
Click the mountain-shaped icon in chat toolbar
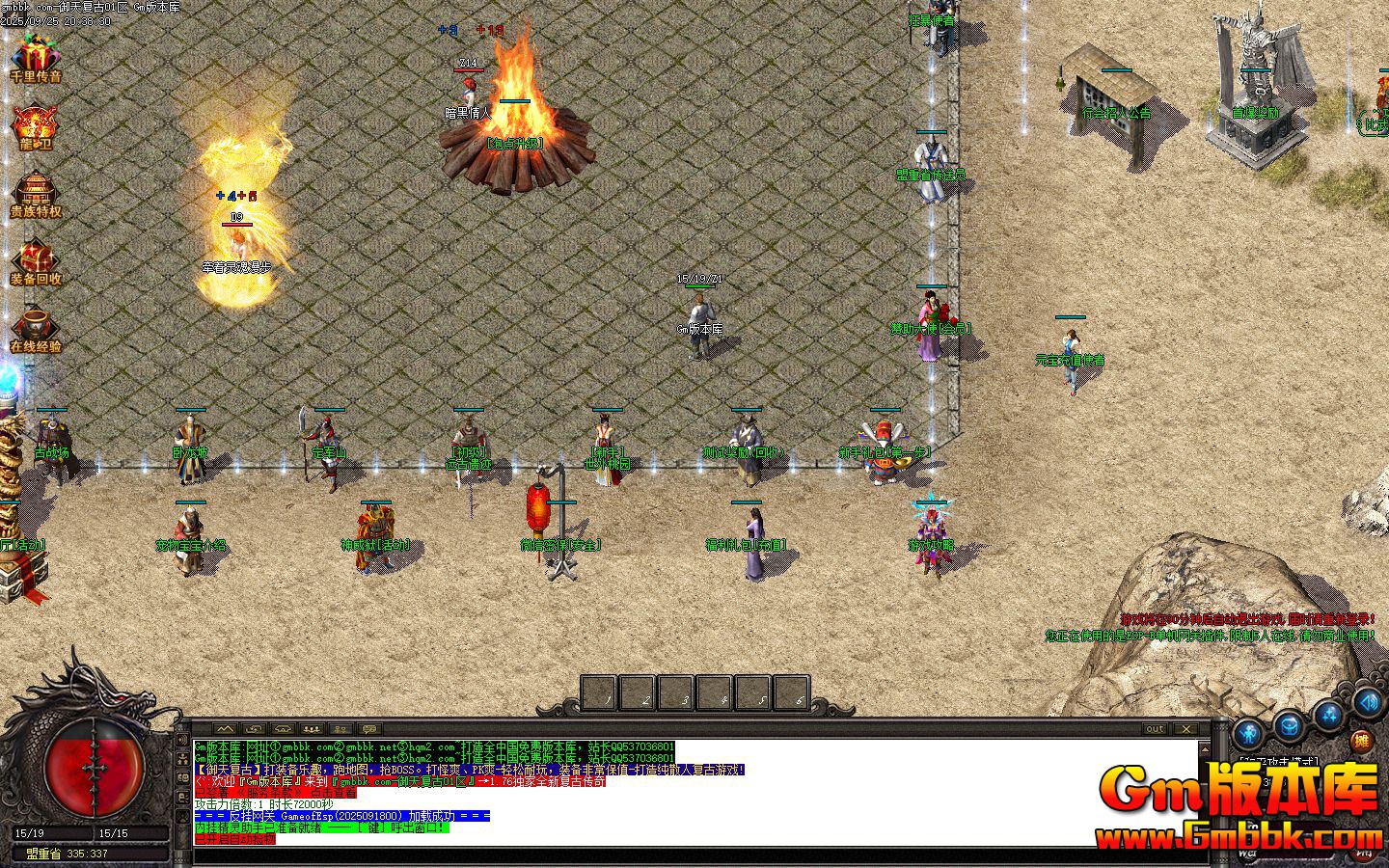point(226,728)
